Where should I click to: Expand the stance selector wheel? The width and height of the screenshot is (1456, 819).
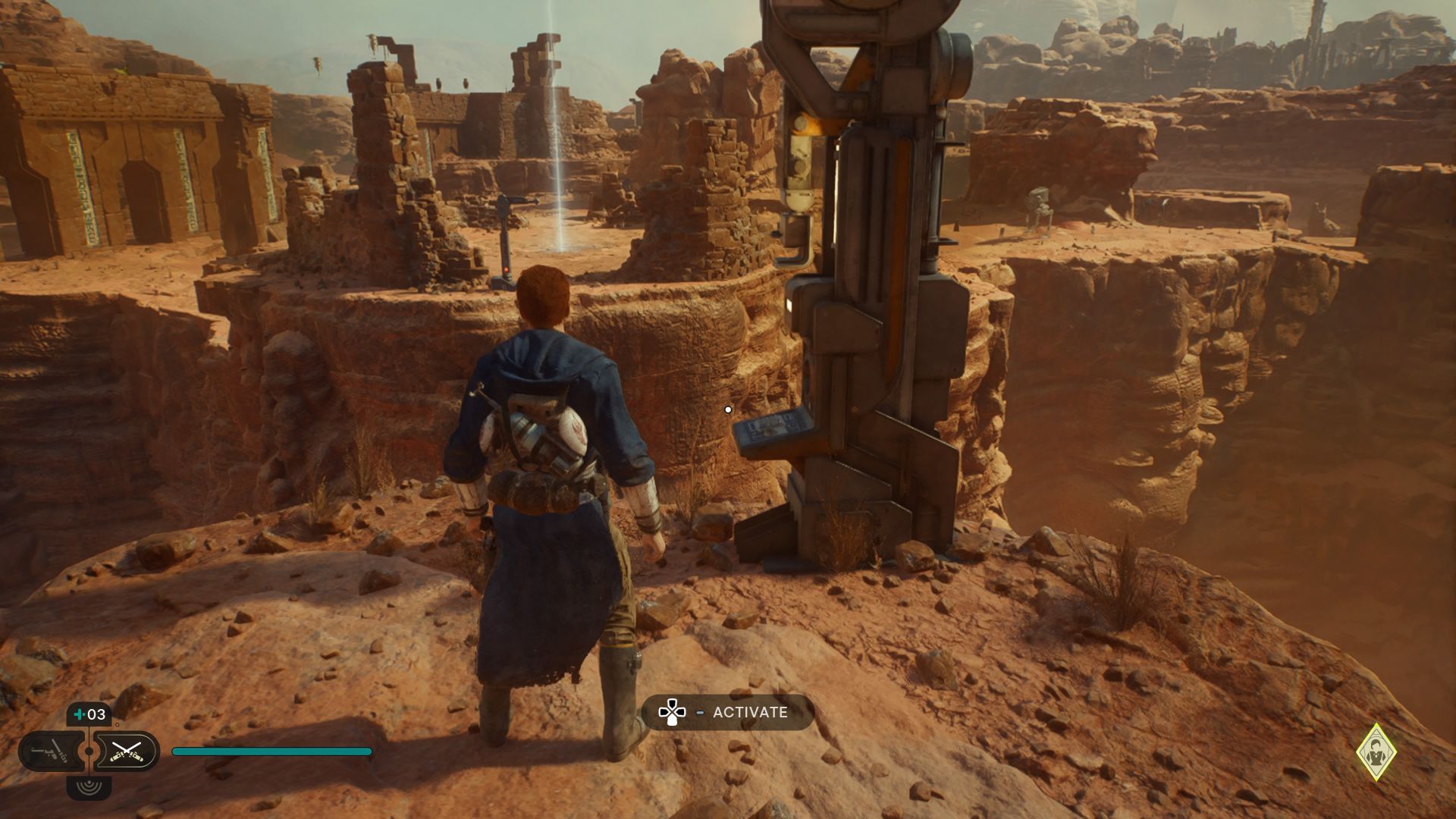(89, 750)
